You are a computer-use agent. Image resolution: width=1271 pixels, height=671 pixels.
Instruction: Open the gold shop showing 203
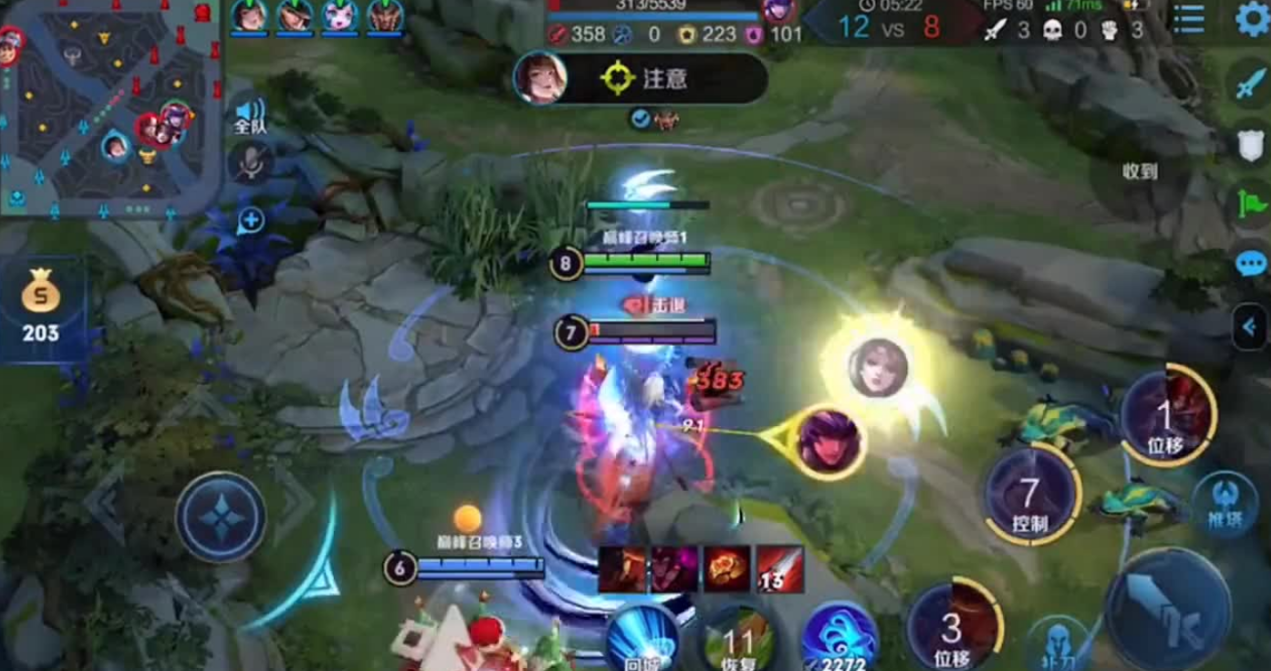pyautogui.click(x=41, y=306)
